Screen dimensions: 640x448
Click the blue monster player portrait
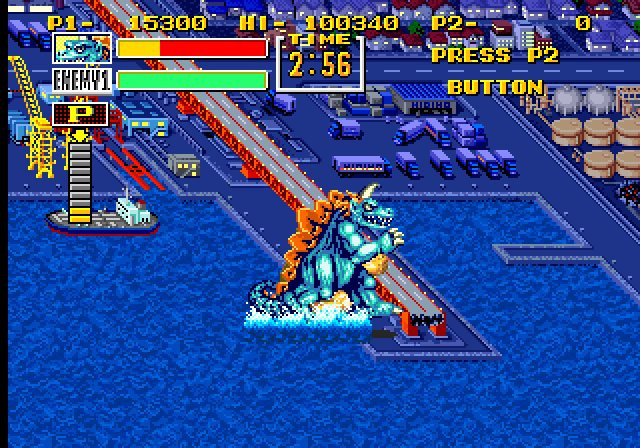point(82,48)
